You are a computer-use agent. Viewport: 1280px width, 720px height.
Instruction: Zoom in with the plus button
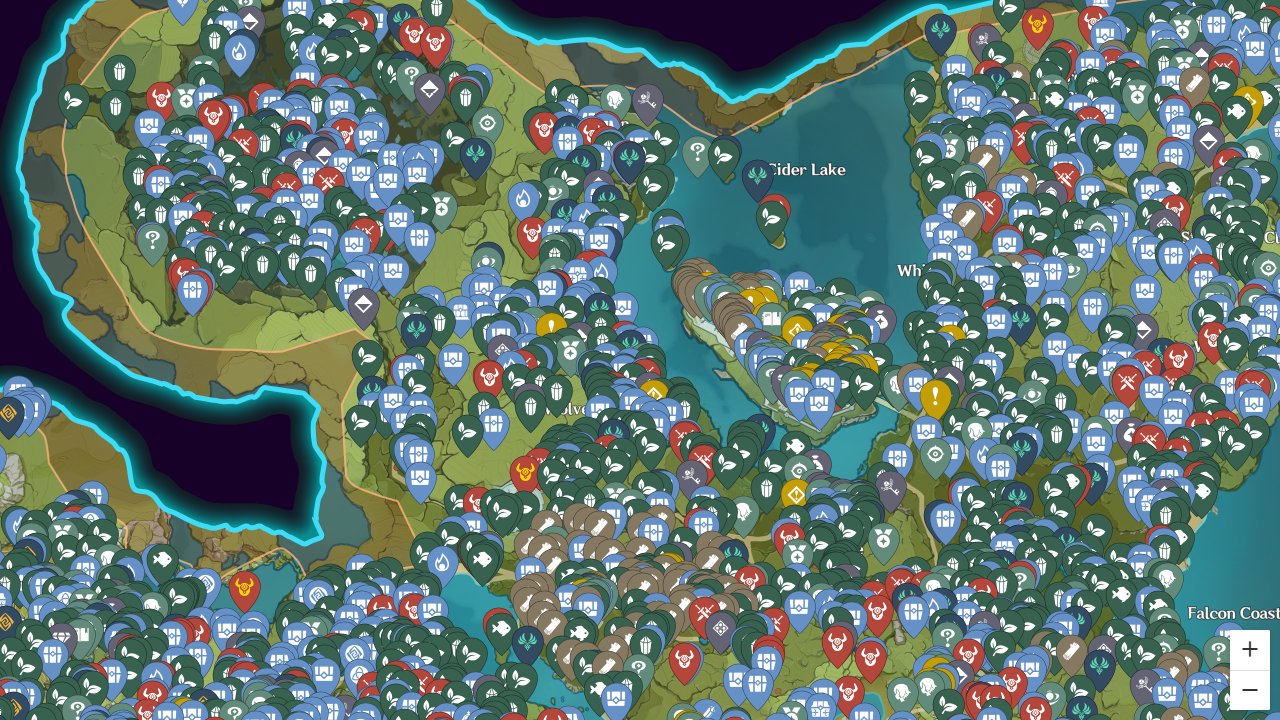point(1250,649)
